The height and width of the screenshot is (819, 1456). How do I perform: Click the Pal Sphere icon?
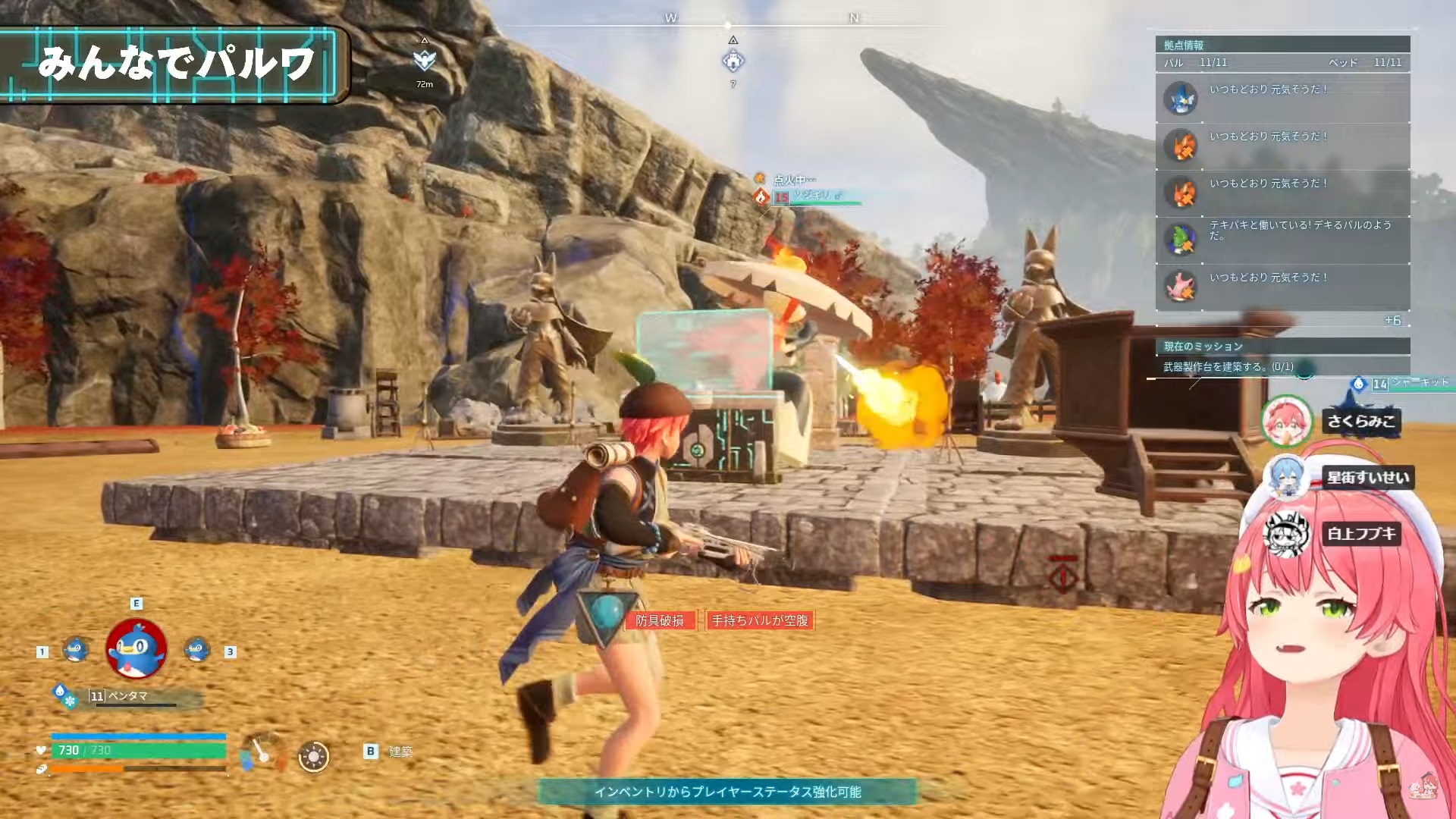pos(313,756)
